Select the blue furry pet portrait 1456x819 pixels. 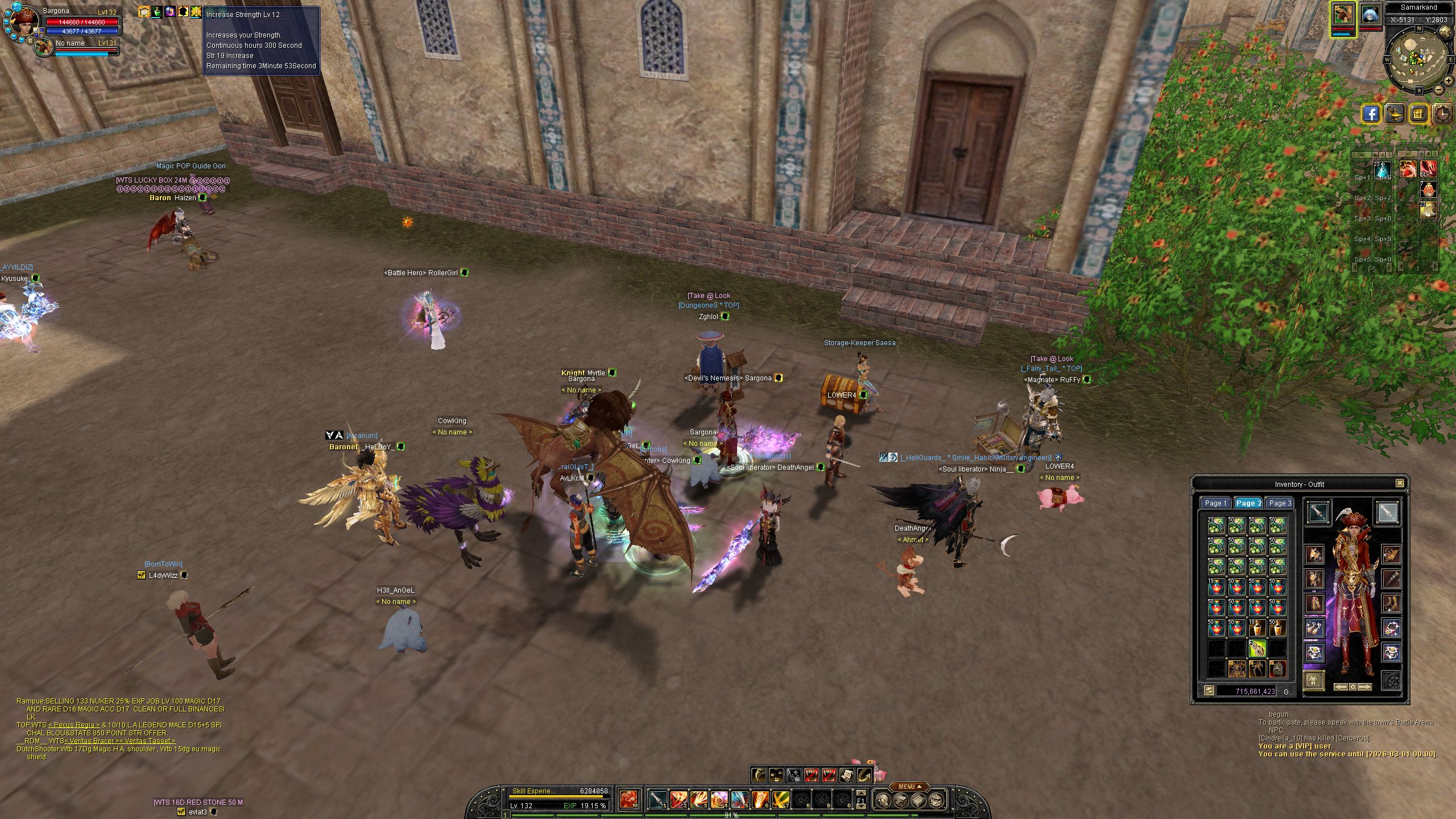(x=1370, y=15)
